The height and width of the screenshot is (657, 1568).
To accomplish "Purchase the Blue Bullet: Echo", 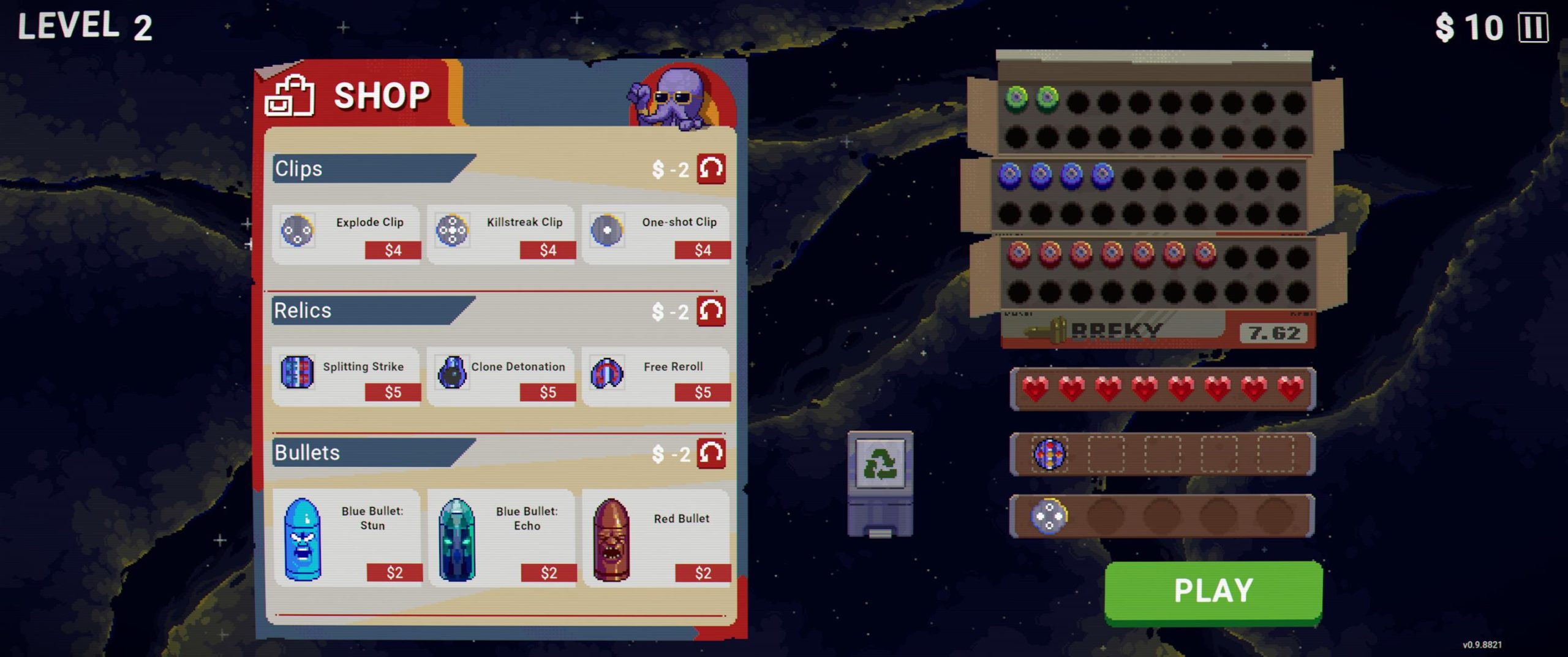I will pos(501,539).
